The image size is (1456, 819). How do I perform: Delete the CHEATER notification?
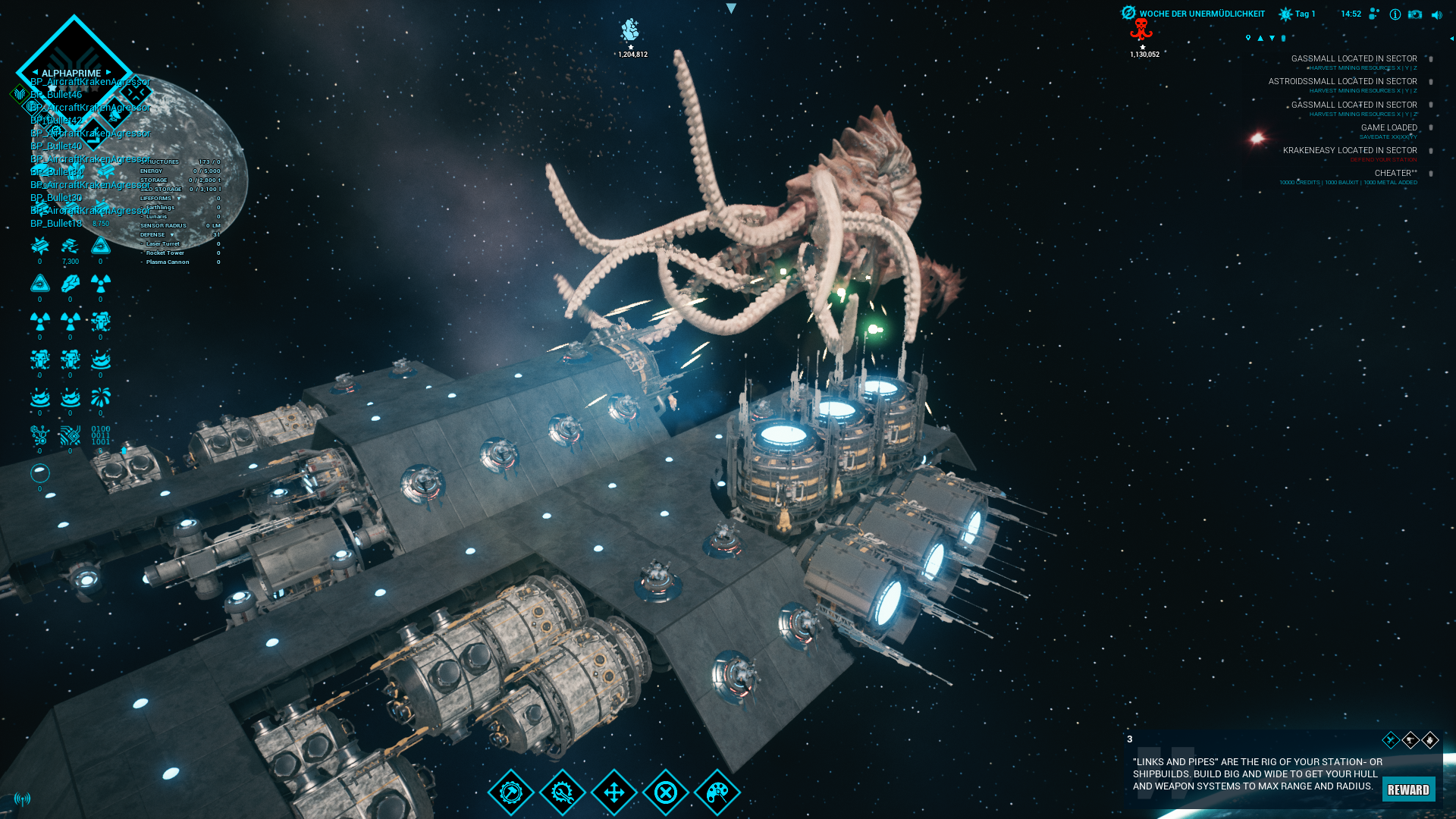point(1431,174)
